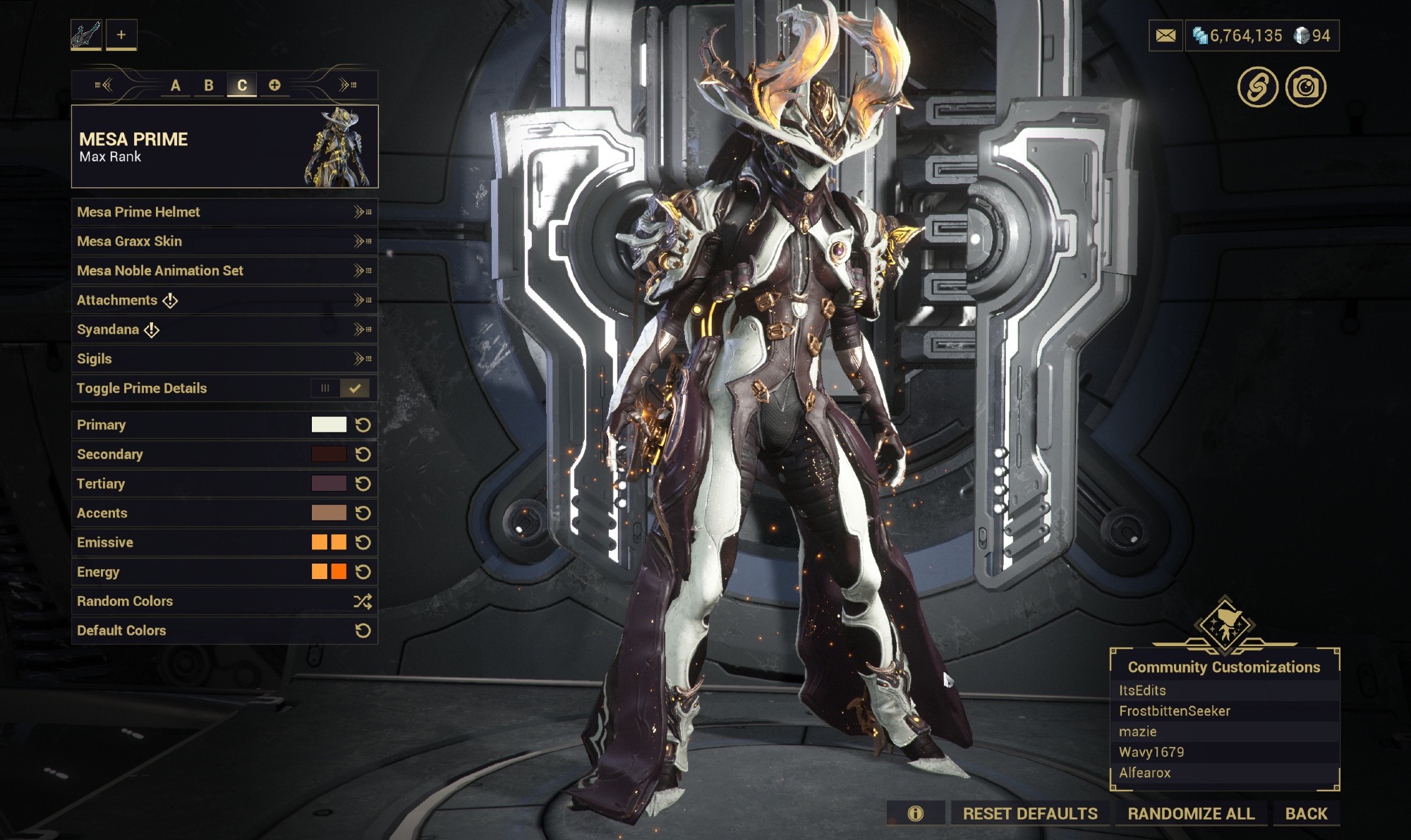Select FrostbittenSeeker's community customization
The width and height of the screenshot is (1411, 840).
(1175, 711)
